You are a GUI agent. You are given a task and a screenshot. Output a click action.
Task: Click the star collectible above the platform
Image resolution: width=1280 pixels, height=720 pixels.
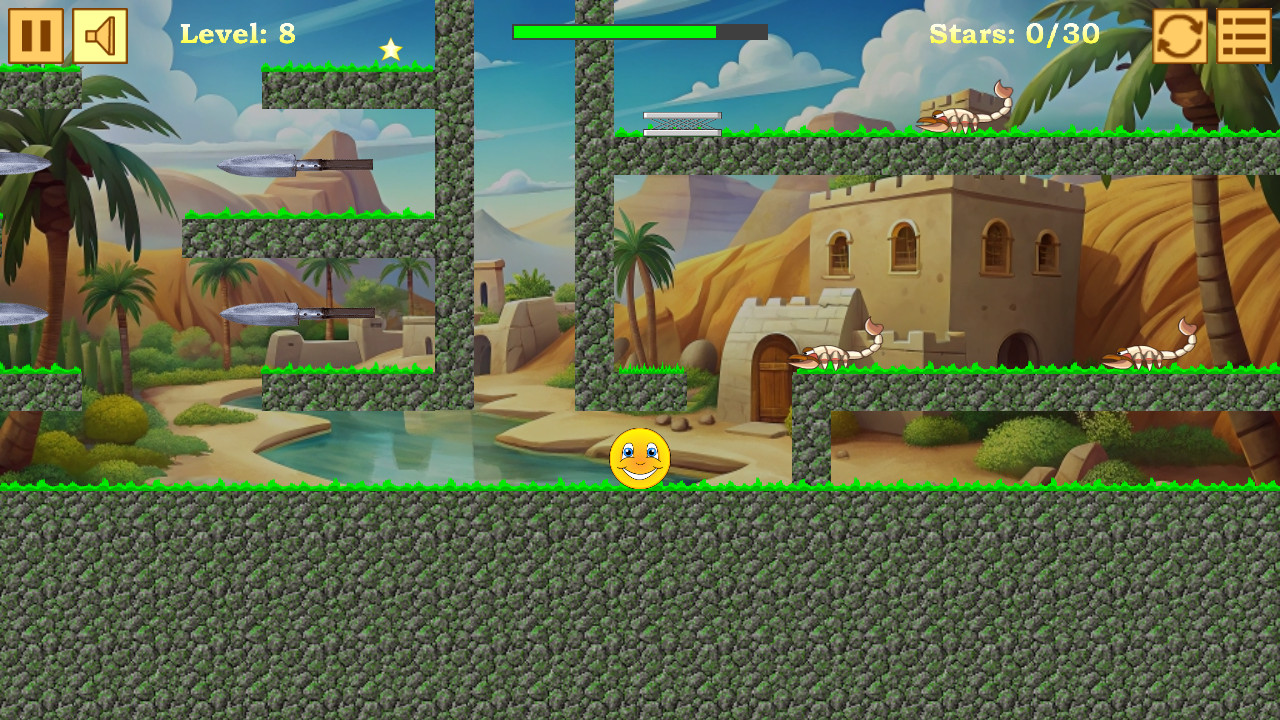point(389,47)
